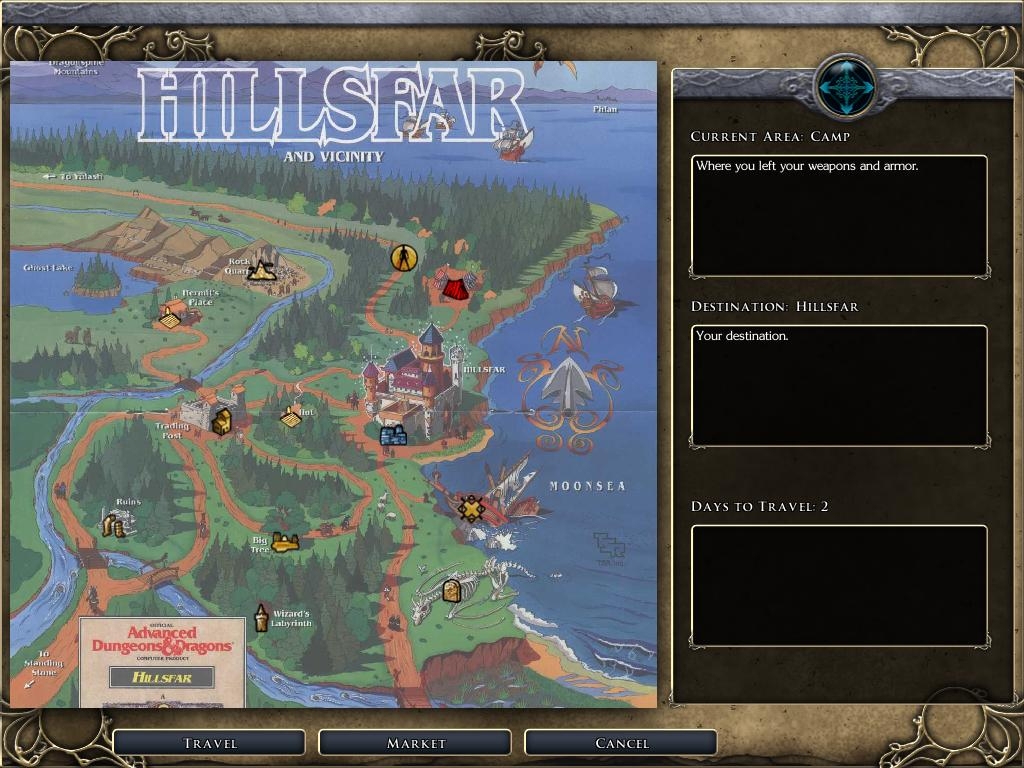Click the shipwreck crossed-swords marker
The height and width of the screenshot is (768, 1024).
pyautogui.click(x=471, y=508)
